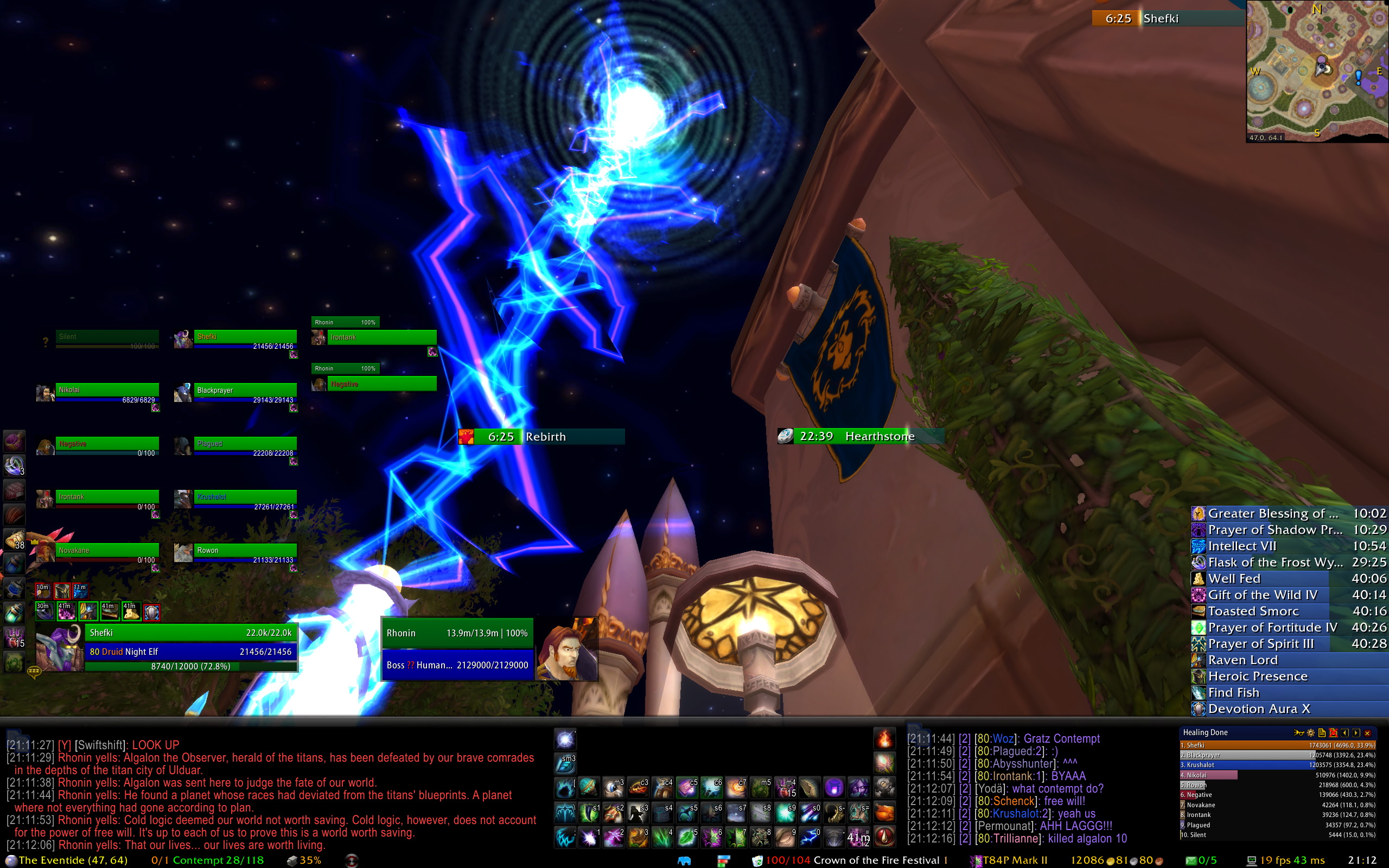Cancel the Find Fish tracking buff
The image size is (1389, 868).
1233,692
